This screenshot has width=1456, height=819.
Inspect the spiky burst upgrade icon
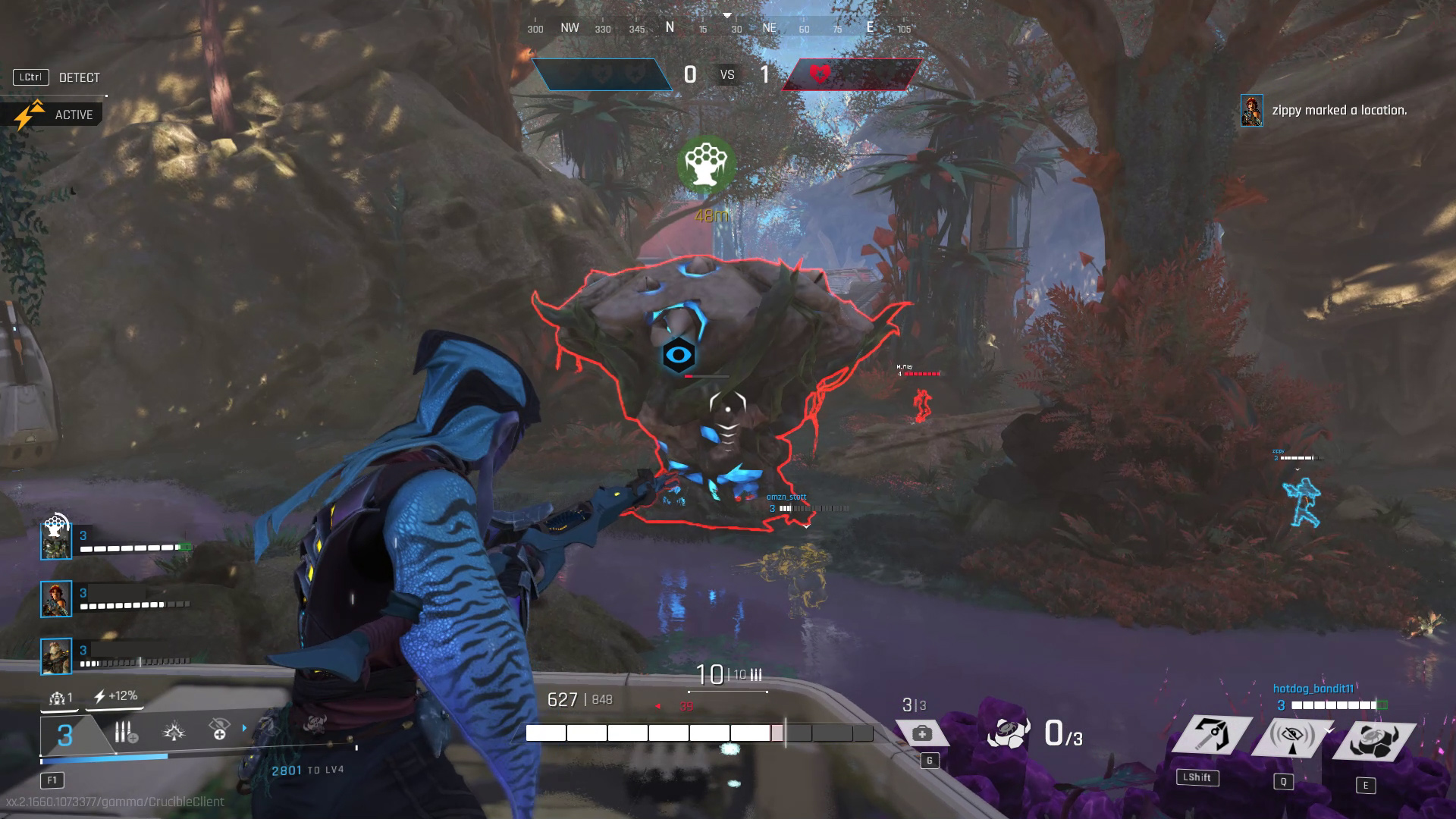point(174,732)
